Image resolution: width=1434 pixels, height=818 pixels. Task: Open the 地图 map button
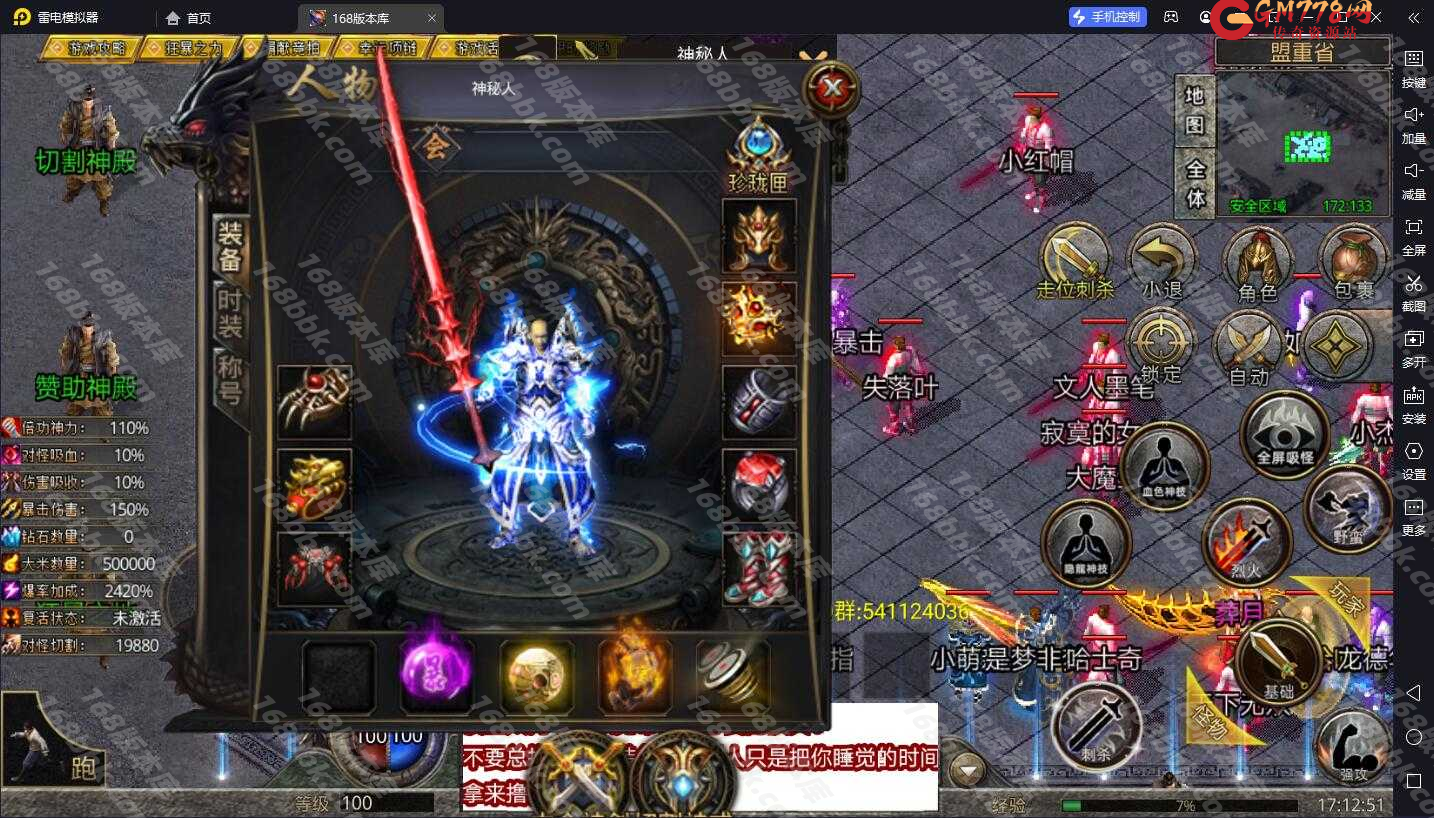(x=1194, y=110)
